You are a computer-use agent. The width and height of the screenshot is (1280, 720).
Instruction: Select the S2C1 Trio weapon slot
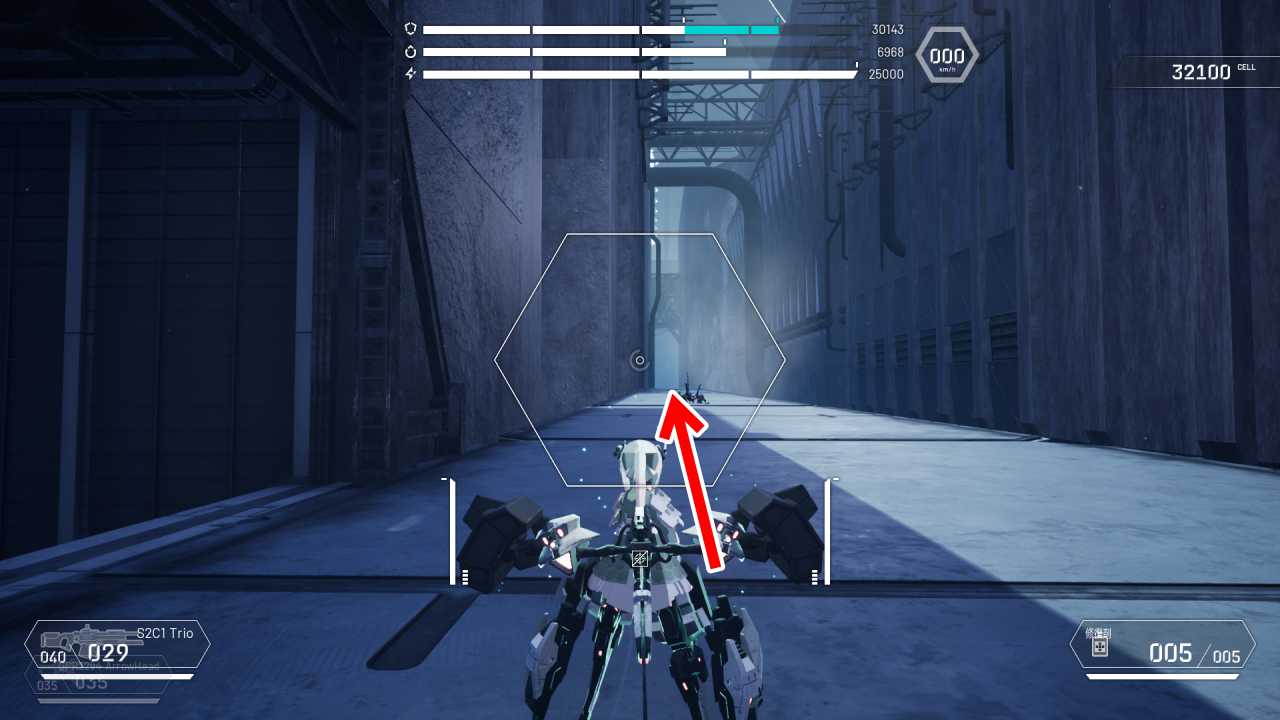[x=117, y=645]
